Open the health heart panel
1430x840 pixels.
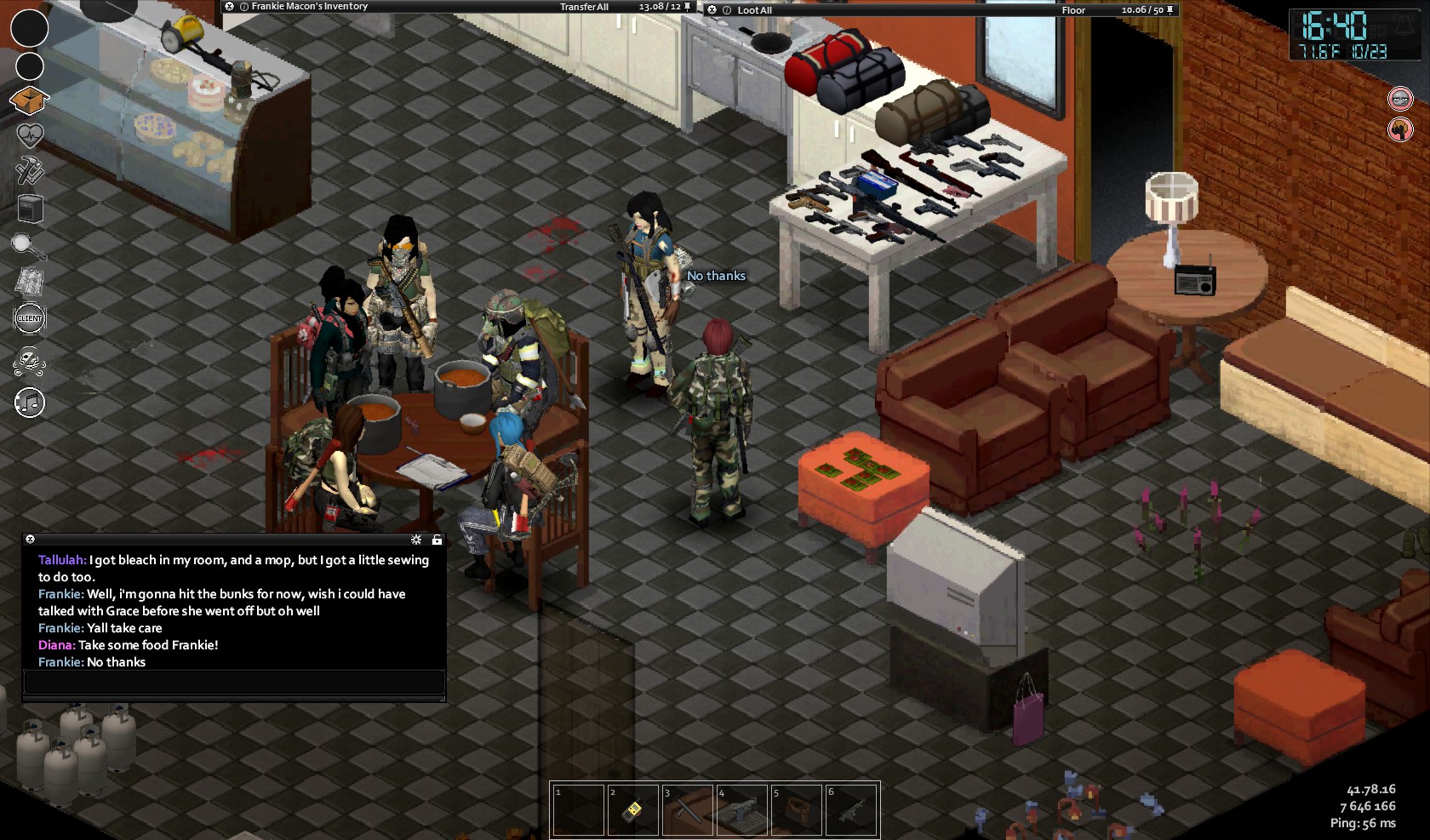tap(30, 135)
